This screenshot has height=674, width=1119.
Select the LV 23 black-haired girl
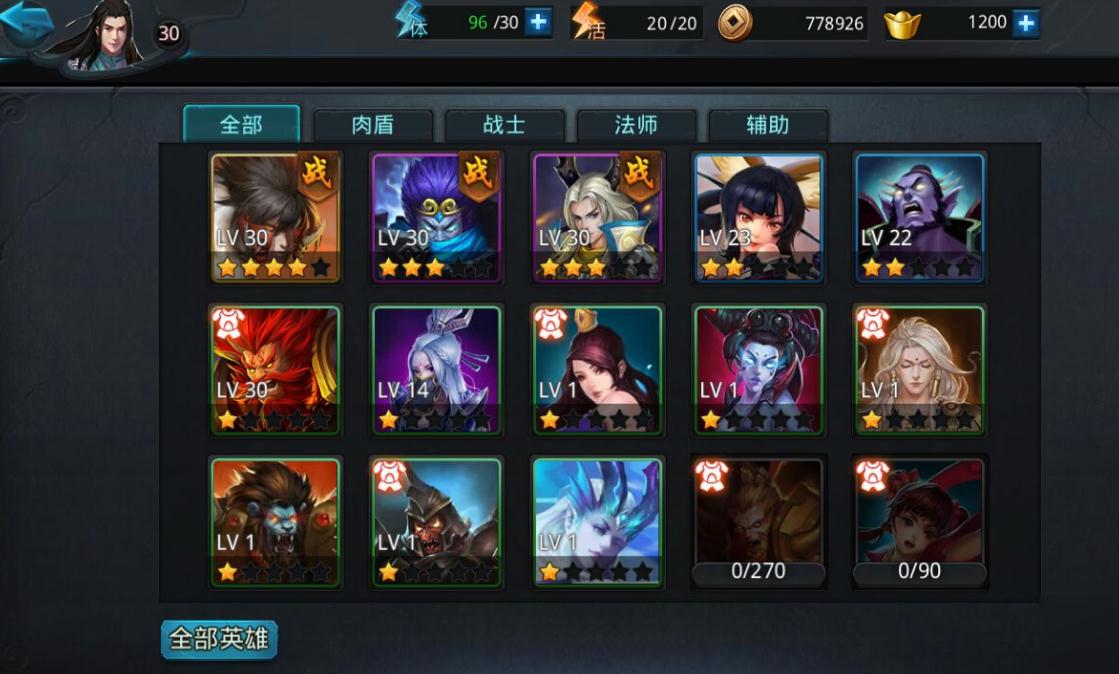click(758, 217)
